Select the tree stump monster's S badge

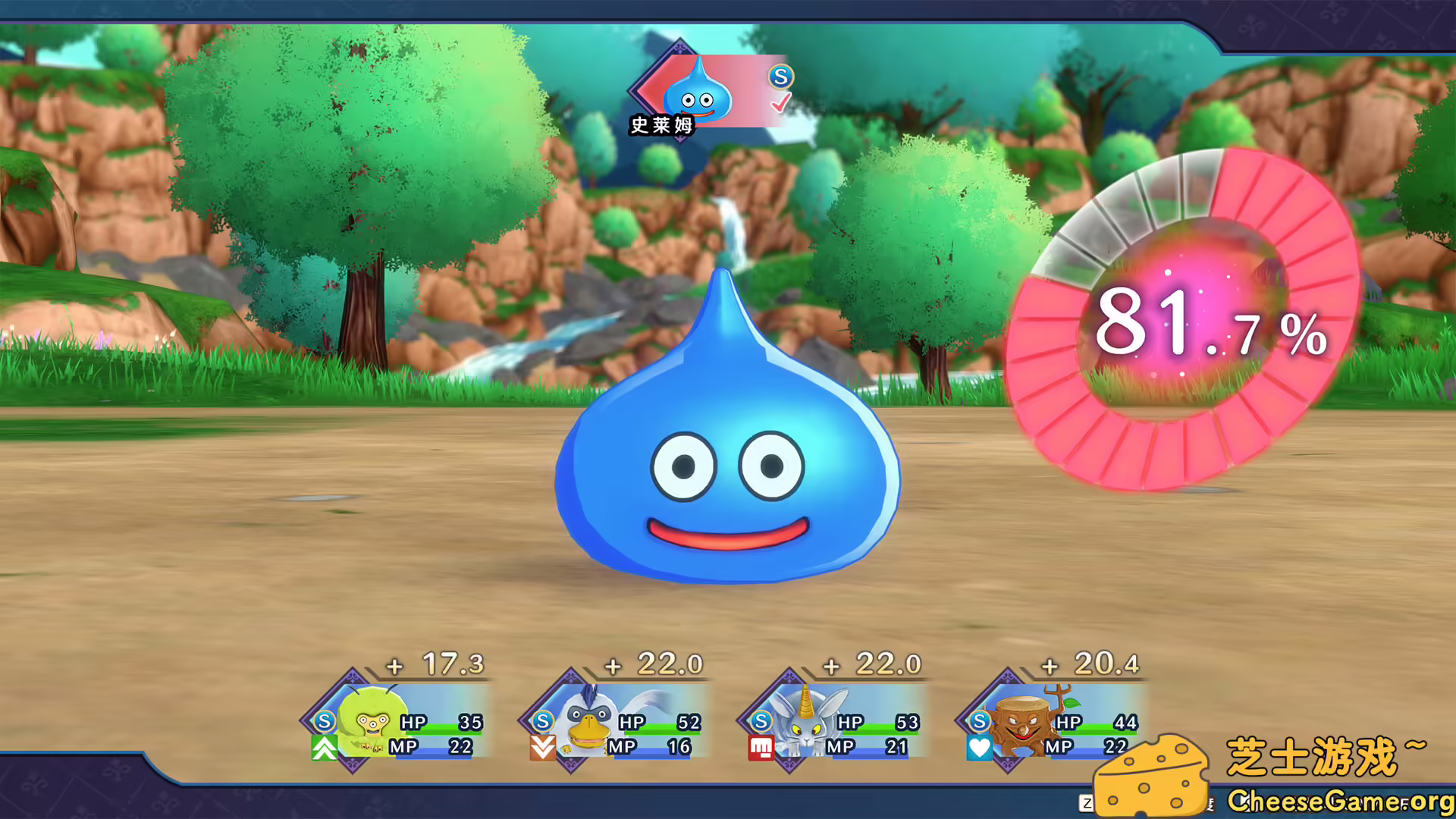click(x=981, y=722)
